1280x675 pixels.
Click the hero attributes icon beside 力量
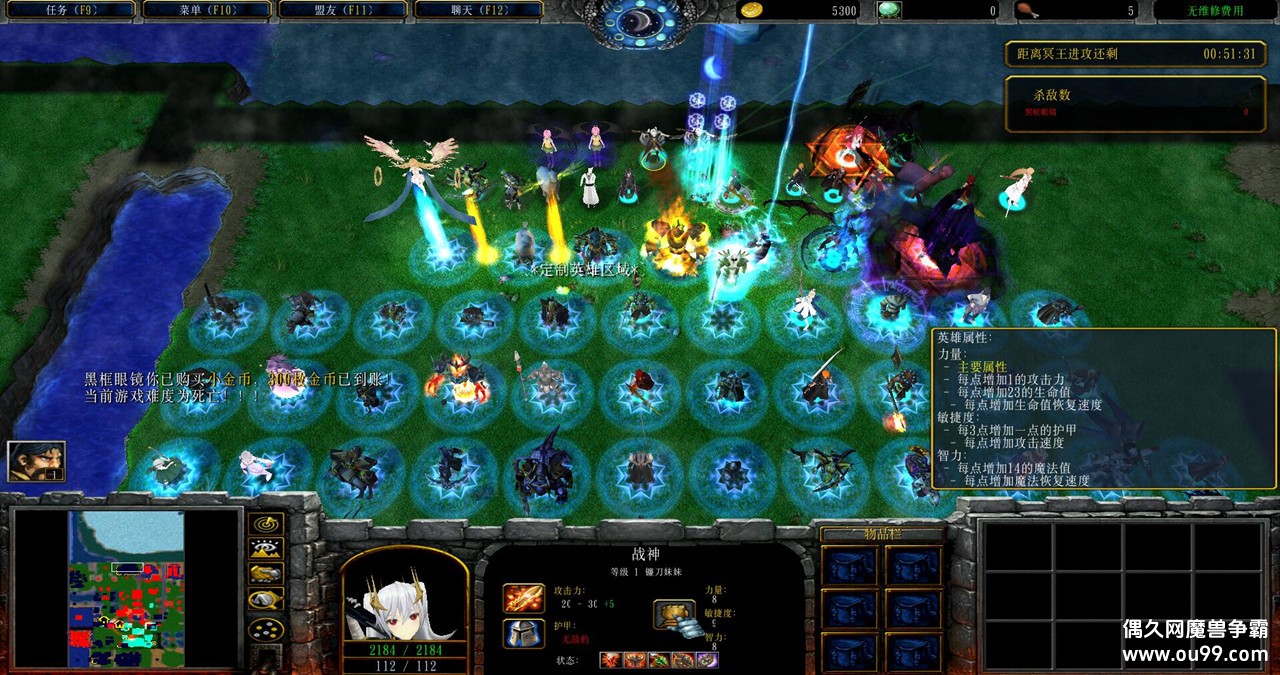(674, 614)
